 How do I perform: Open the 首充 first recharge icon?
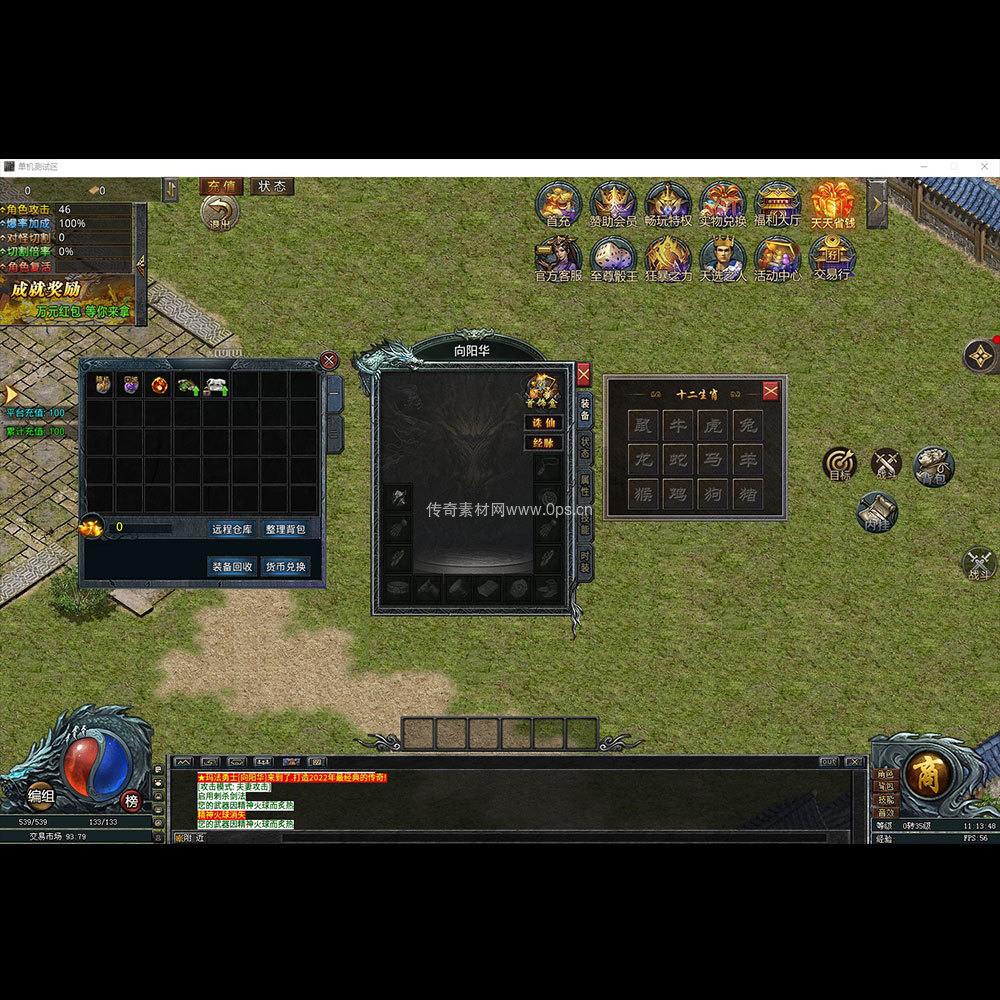(558, 203)
